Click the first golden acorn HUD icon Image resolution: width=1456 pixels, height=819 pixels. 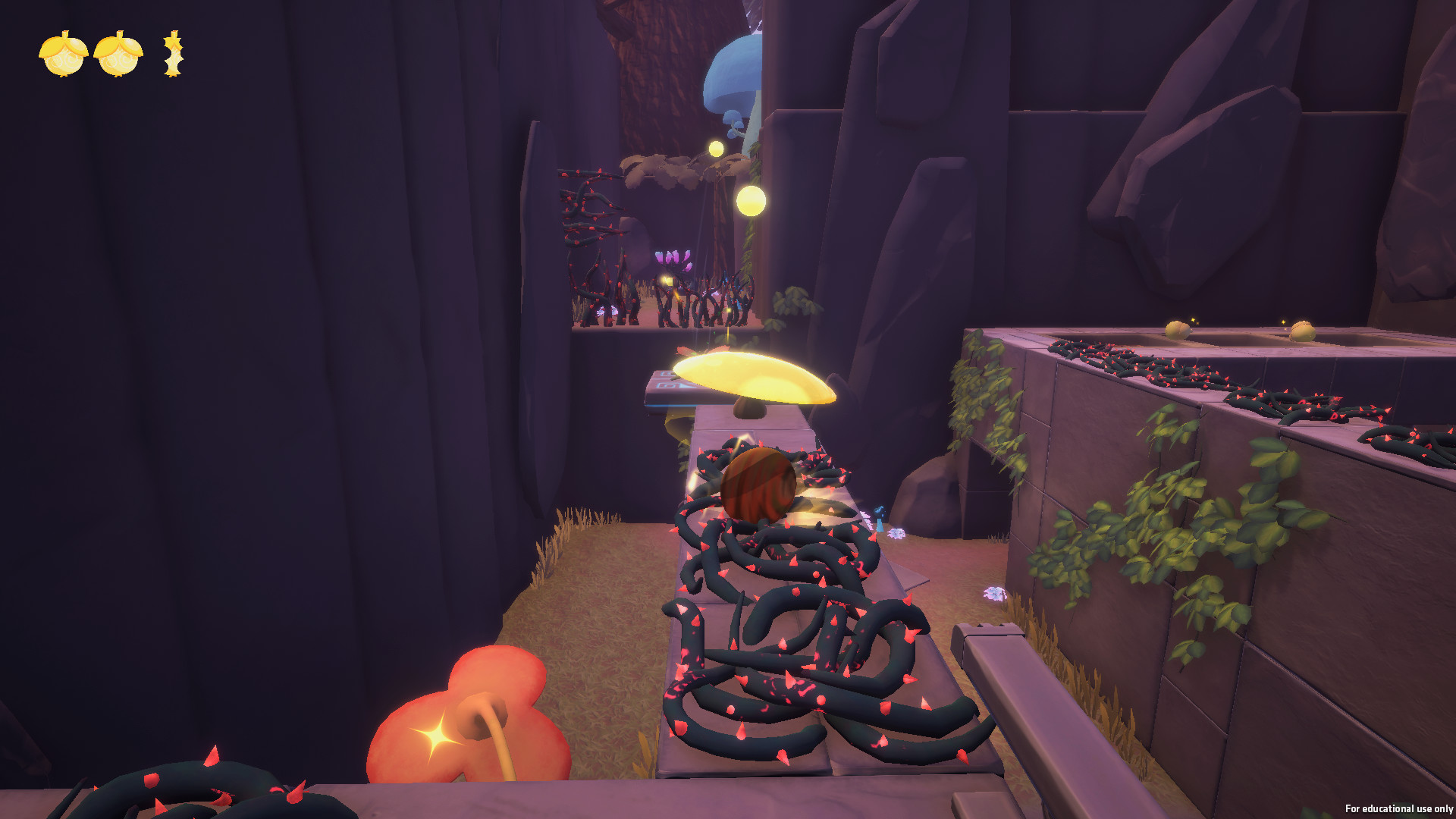62,57
